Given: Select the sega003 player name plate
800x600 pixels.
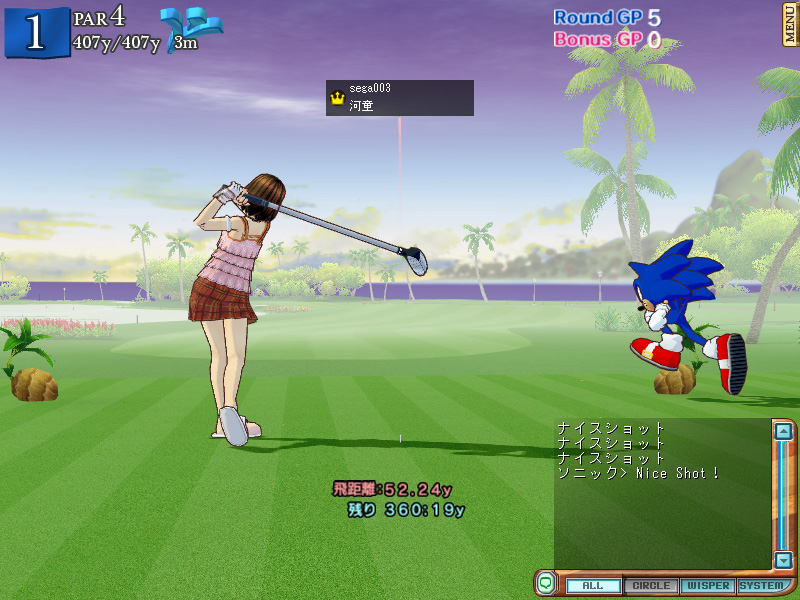Looking at the screenshot, I should point(400,97).
